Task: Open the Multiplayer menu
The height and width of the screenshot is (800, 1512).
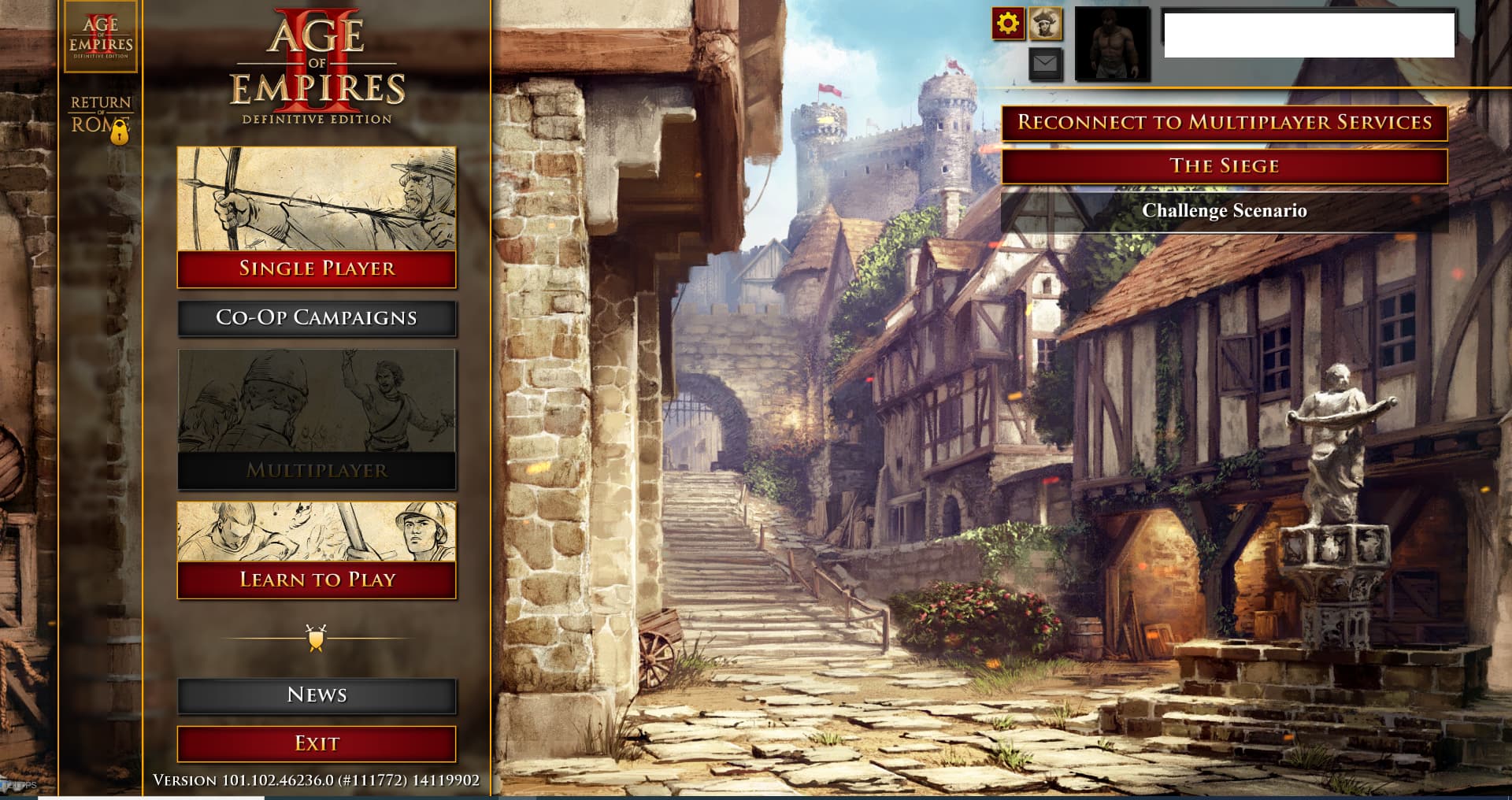Action: 317,472
